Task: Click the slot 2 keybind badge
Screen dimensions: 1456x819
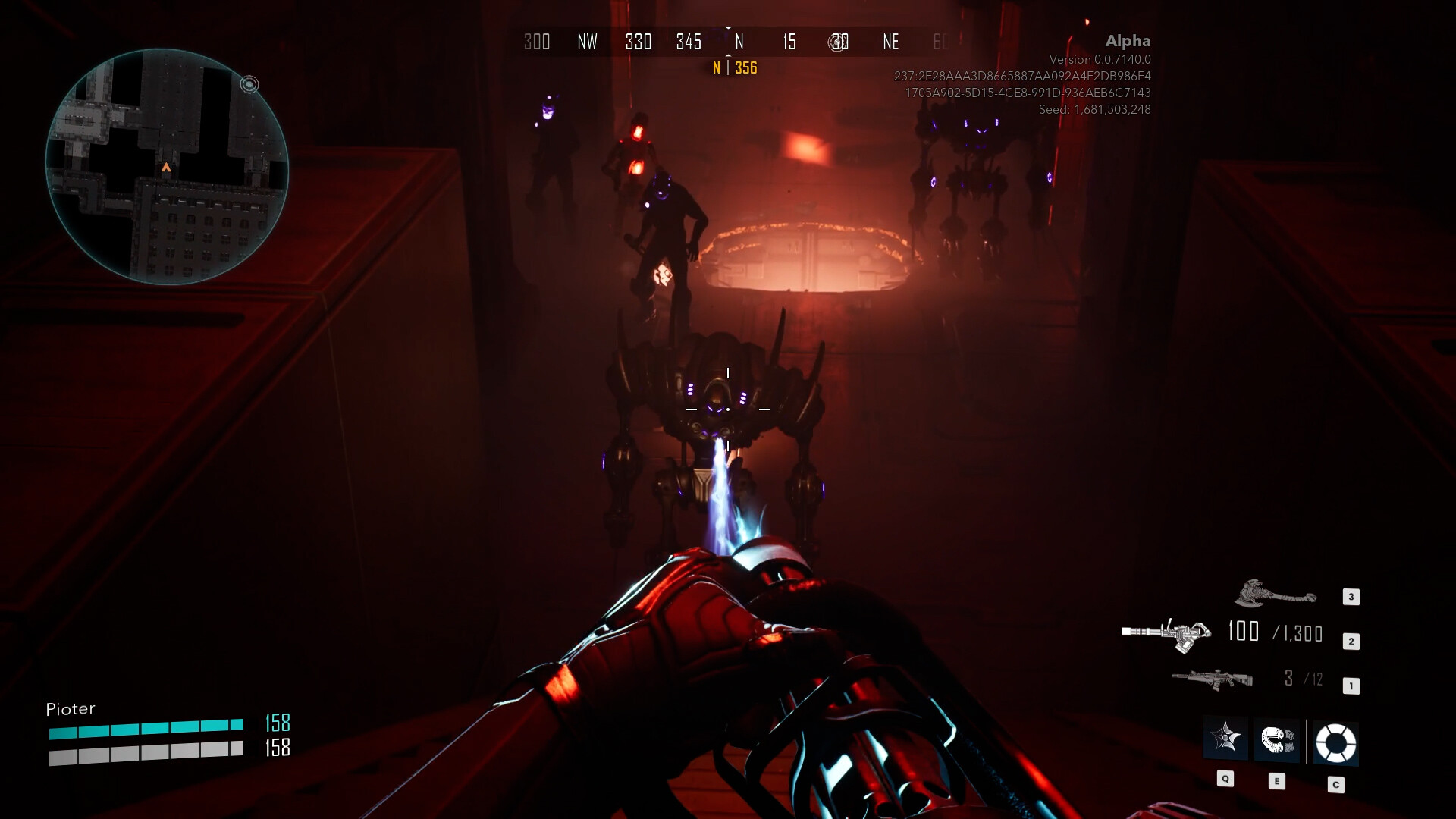Action: pos(1351,641)
